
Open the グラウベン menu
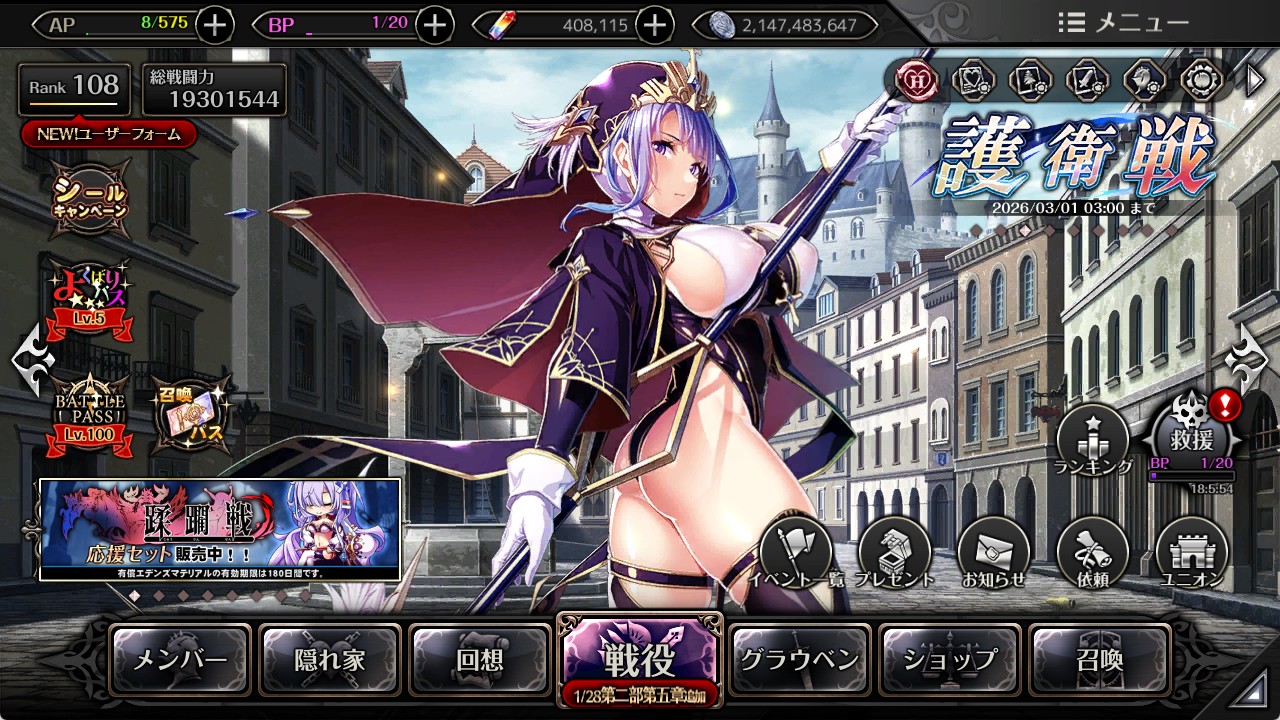[x=799, y=660]
